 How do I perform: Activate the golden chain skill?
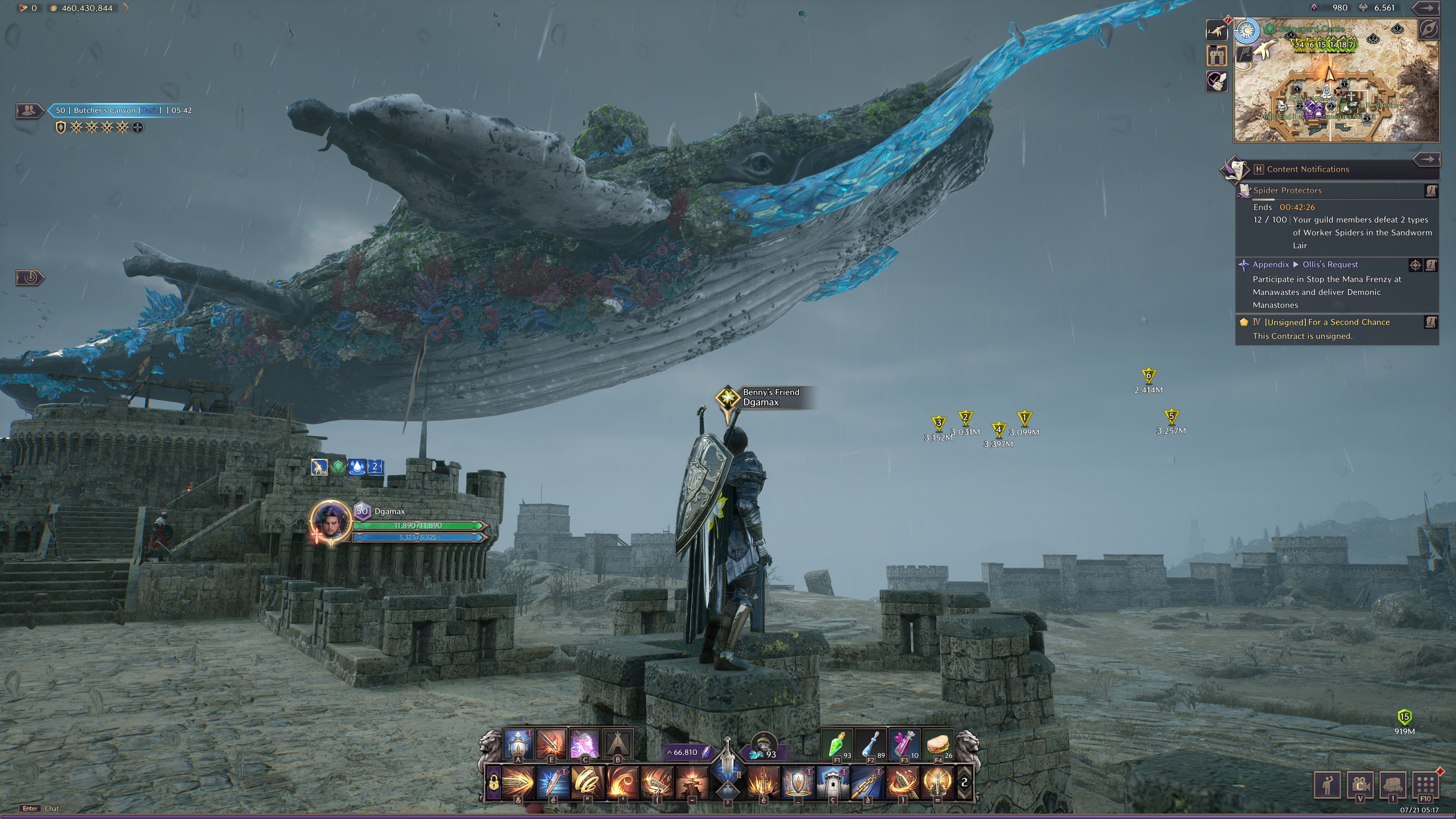point(868,783)
